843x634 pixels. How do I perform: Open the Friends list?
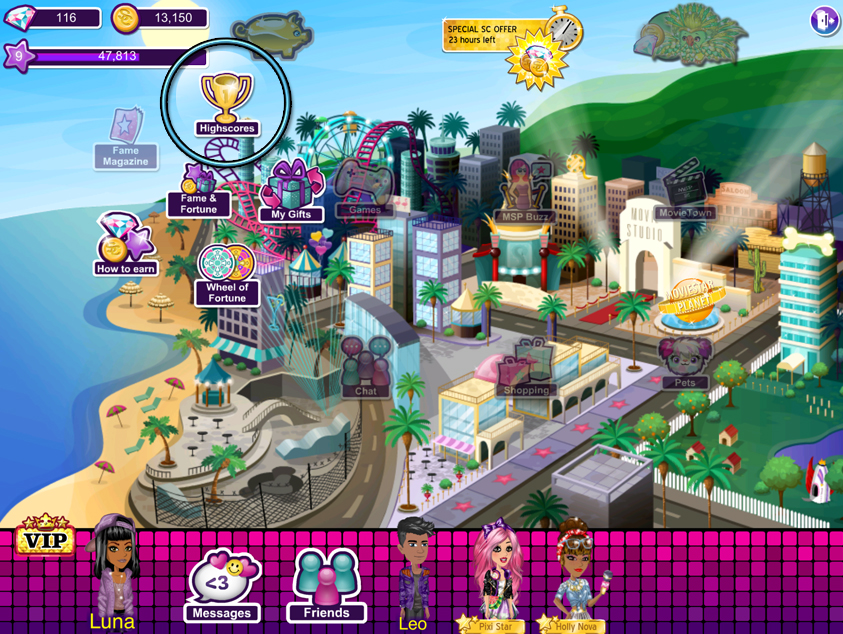(x=326, y=584)
